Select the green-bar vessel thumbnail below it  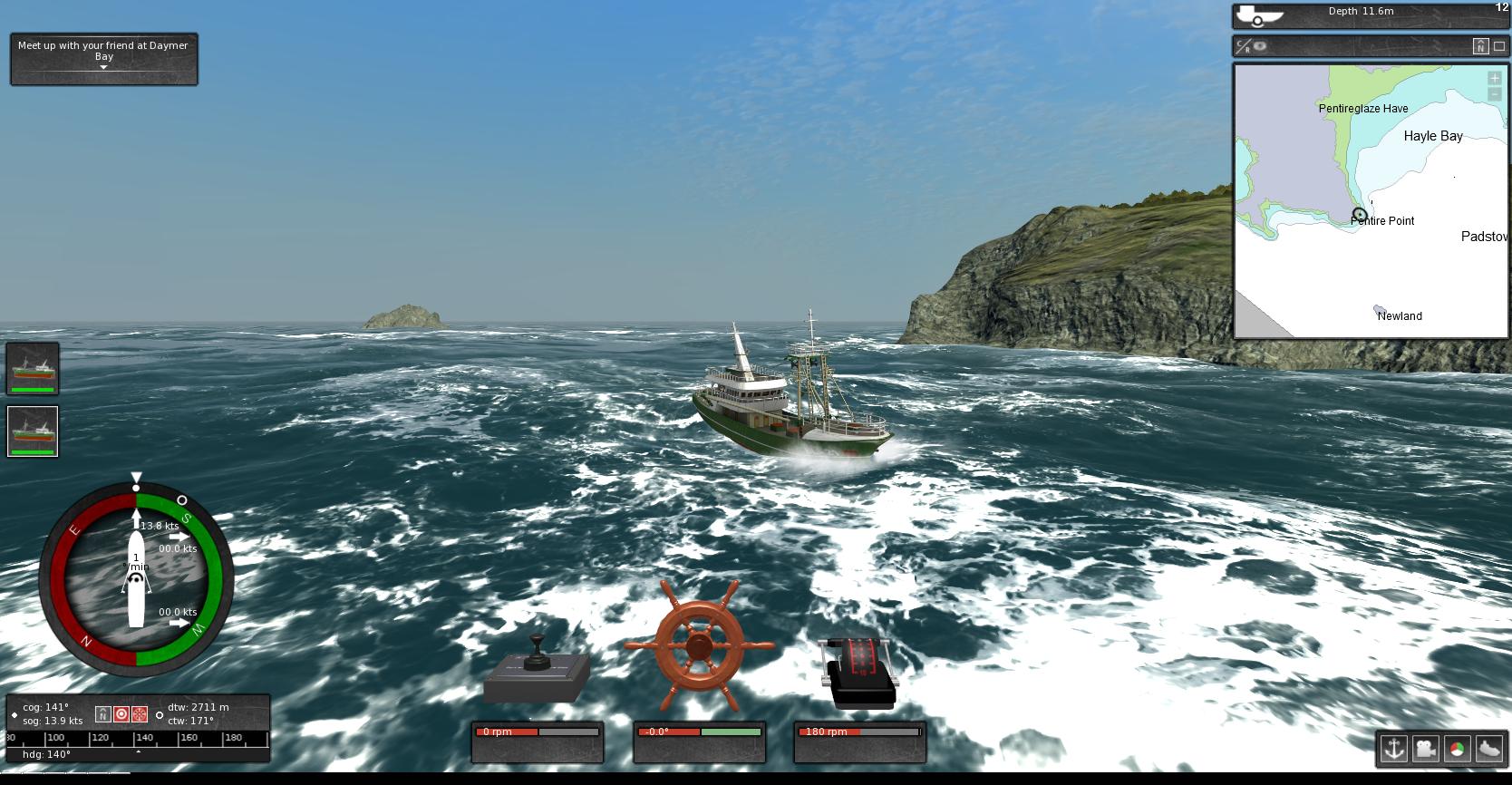(x=32, y=431)
